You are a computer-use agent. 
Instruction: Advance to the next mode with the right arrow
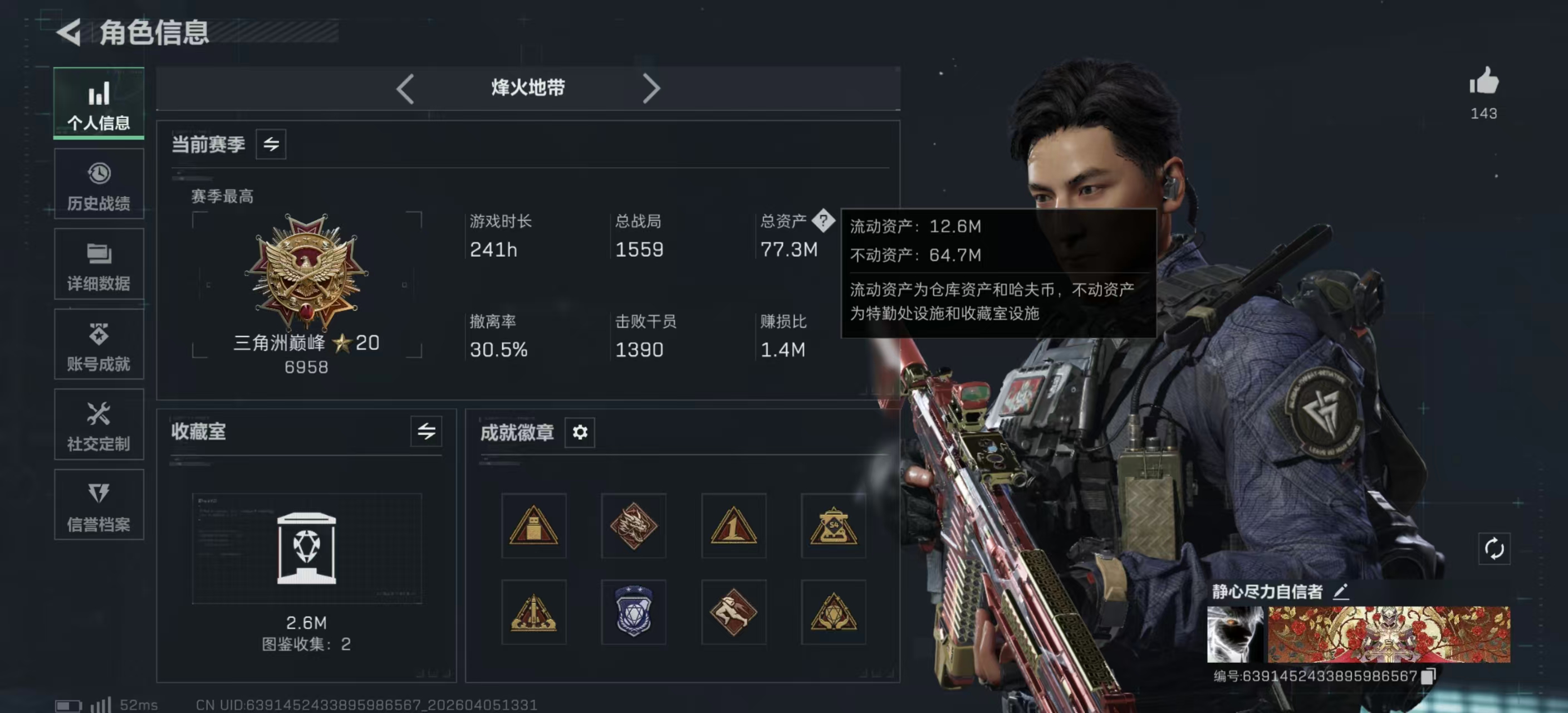pos(652,88)
